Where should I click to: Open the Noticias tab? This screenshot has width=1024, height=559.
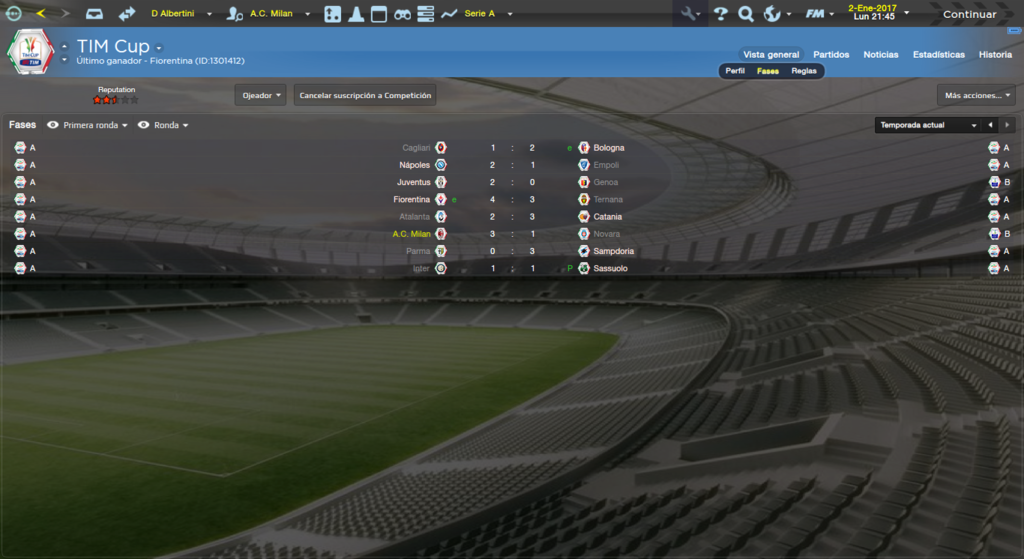point(881,55)
